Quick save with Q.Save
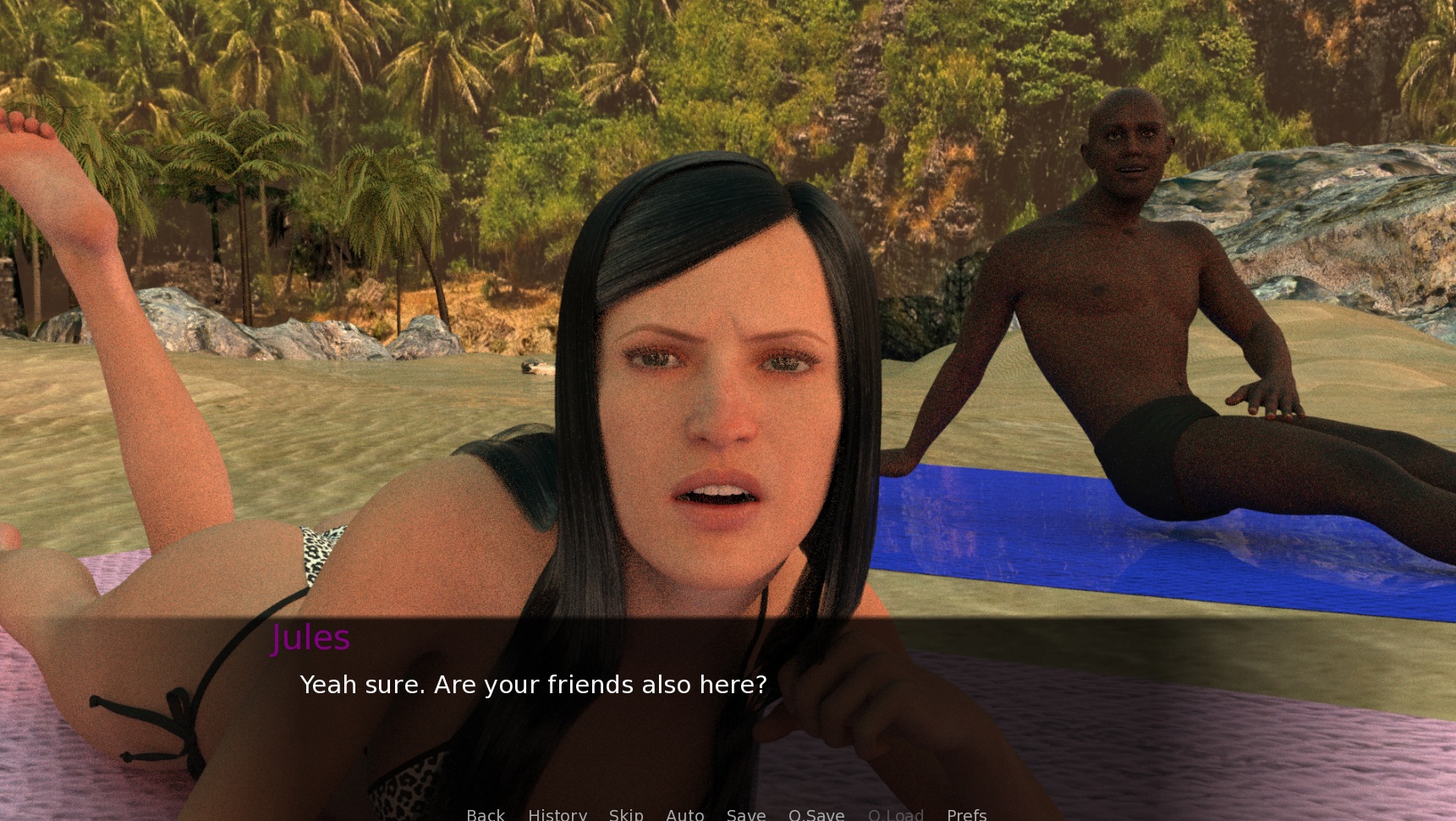Viewport: 1456px width, 821px height. pyautogui.click(x=816, y=814)
